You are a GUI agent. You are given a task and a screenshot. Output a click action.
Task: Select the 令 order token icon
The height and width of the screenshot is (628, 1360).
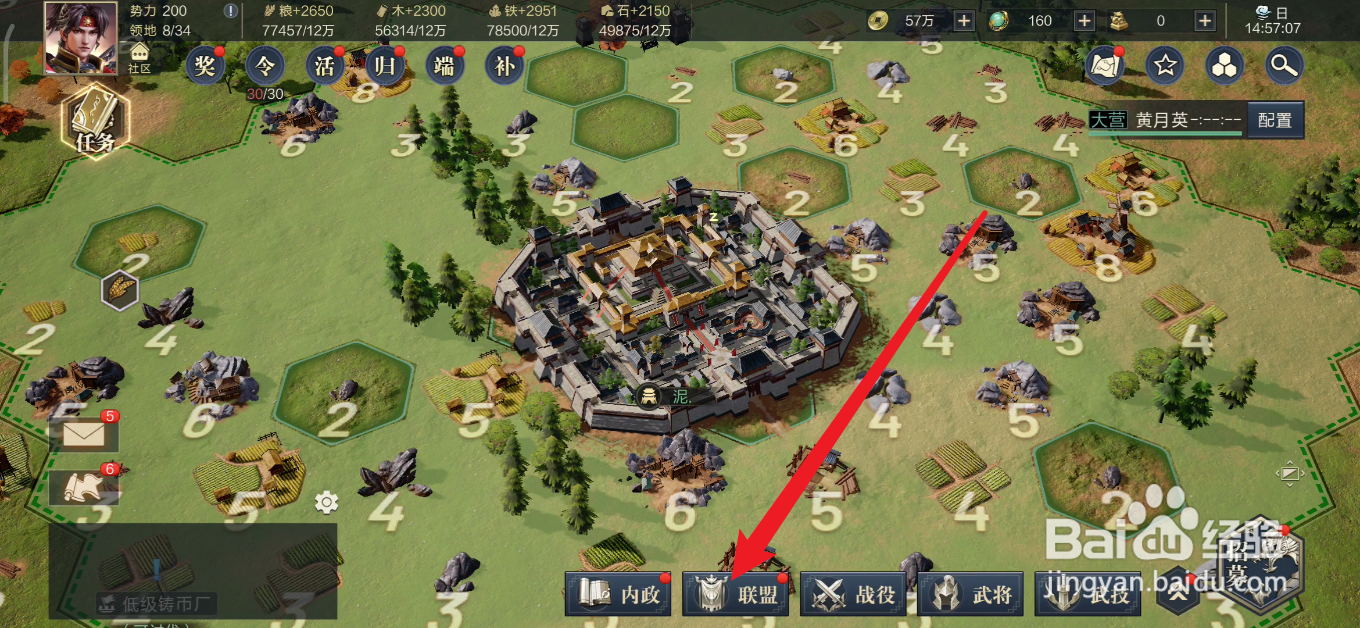[265, 66]
